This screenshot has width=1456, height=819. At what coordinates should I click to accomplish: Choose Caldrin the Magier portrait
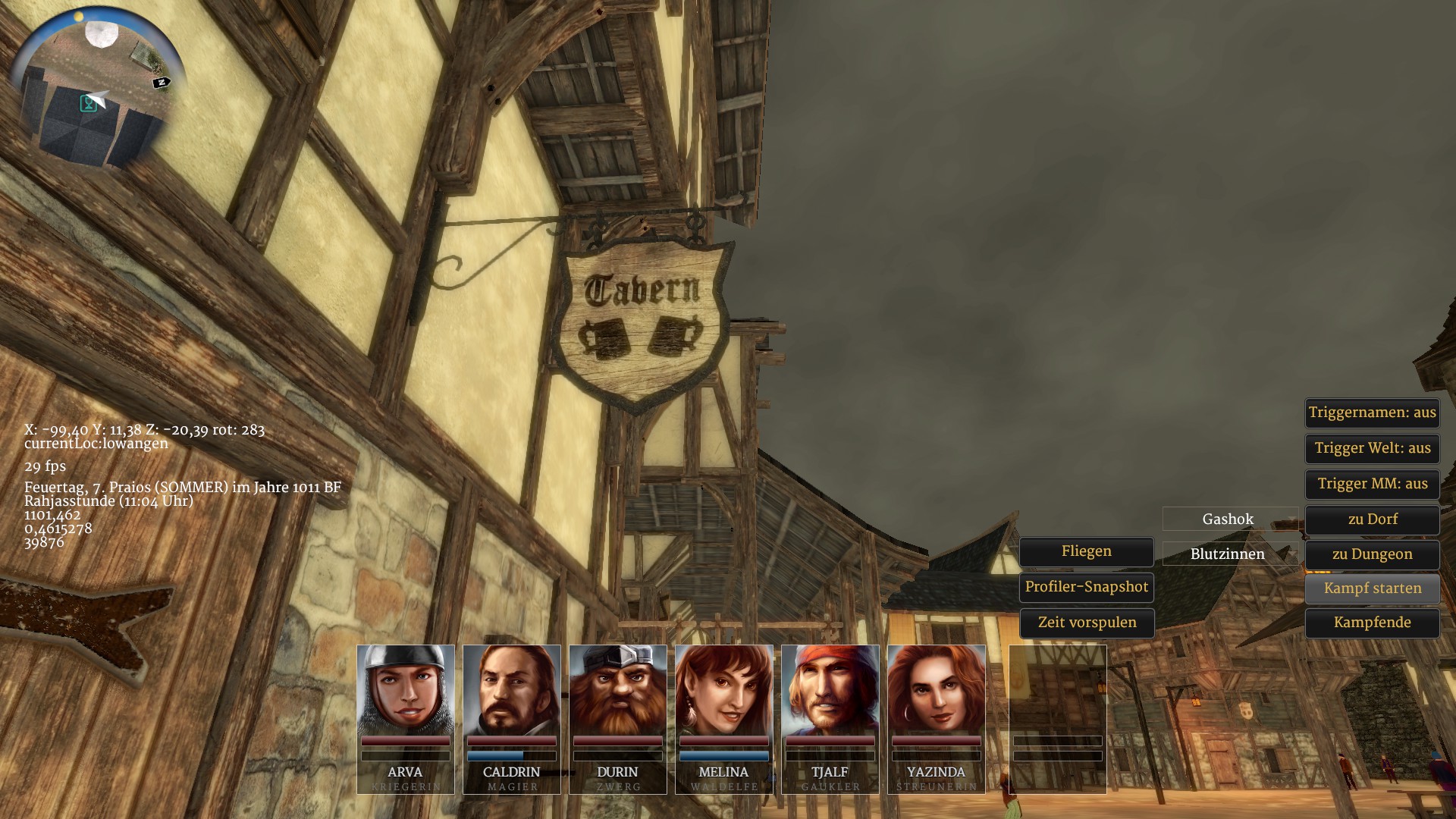pyautogui.click(x=512, y=690)
